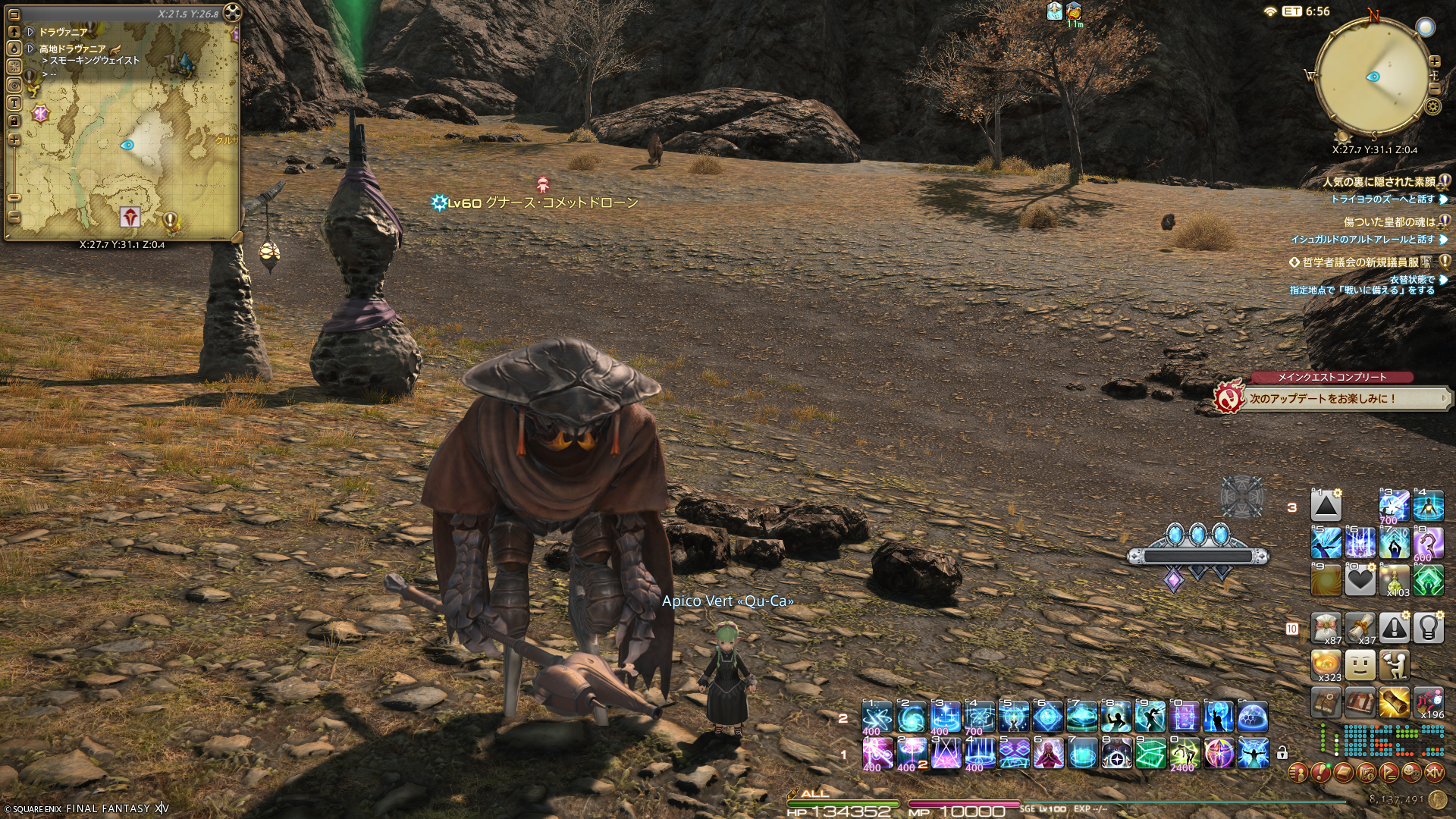Image resolution: width=1456 pixels, height=819 pixels.
Task: Use the praying pink-haired figure ability
Action: [1048, 753]
